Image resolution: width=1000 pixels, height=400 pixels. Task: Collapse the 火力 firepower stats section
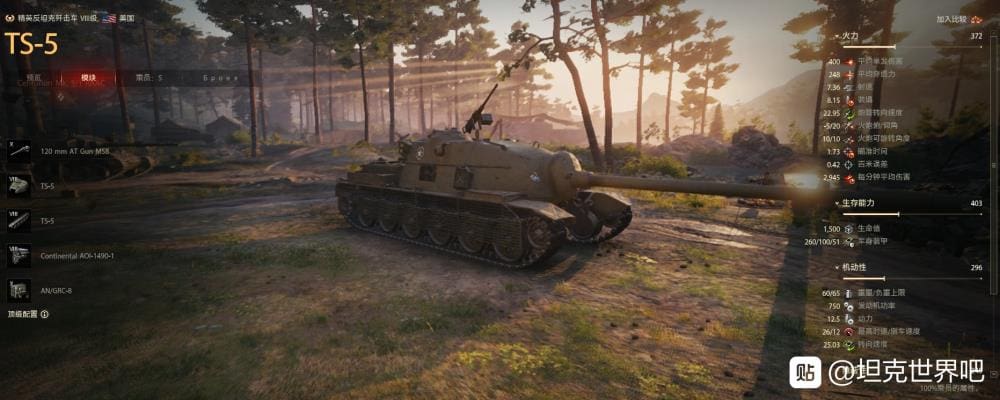coord(838,35)
